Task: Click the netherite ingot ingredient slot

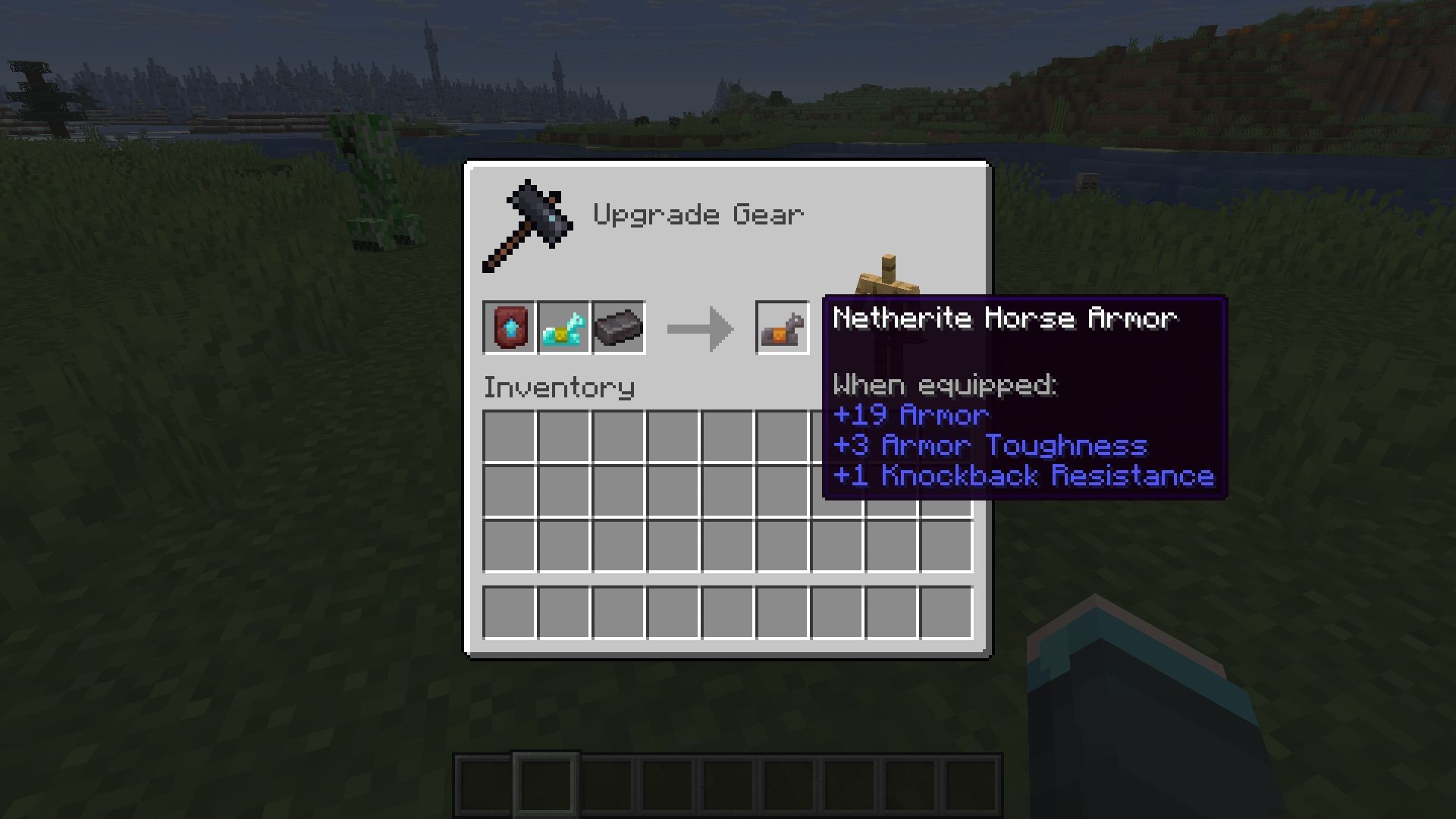Action: point(619,328)
